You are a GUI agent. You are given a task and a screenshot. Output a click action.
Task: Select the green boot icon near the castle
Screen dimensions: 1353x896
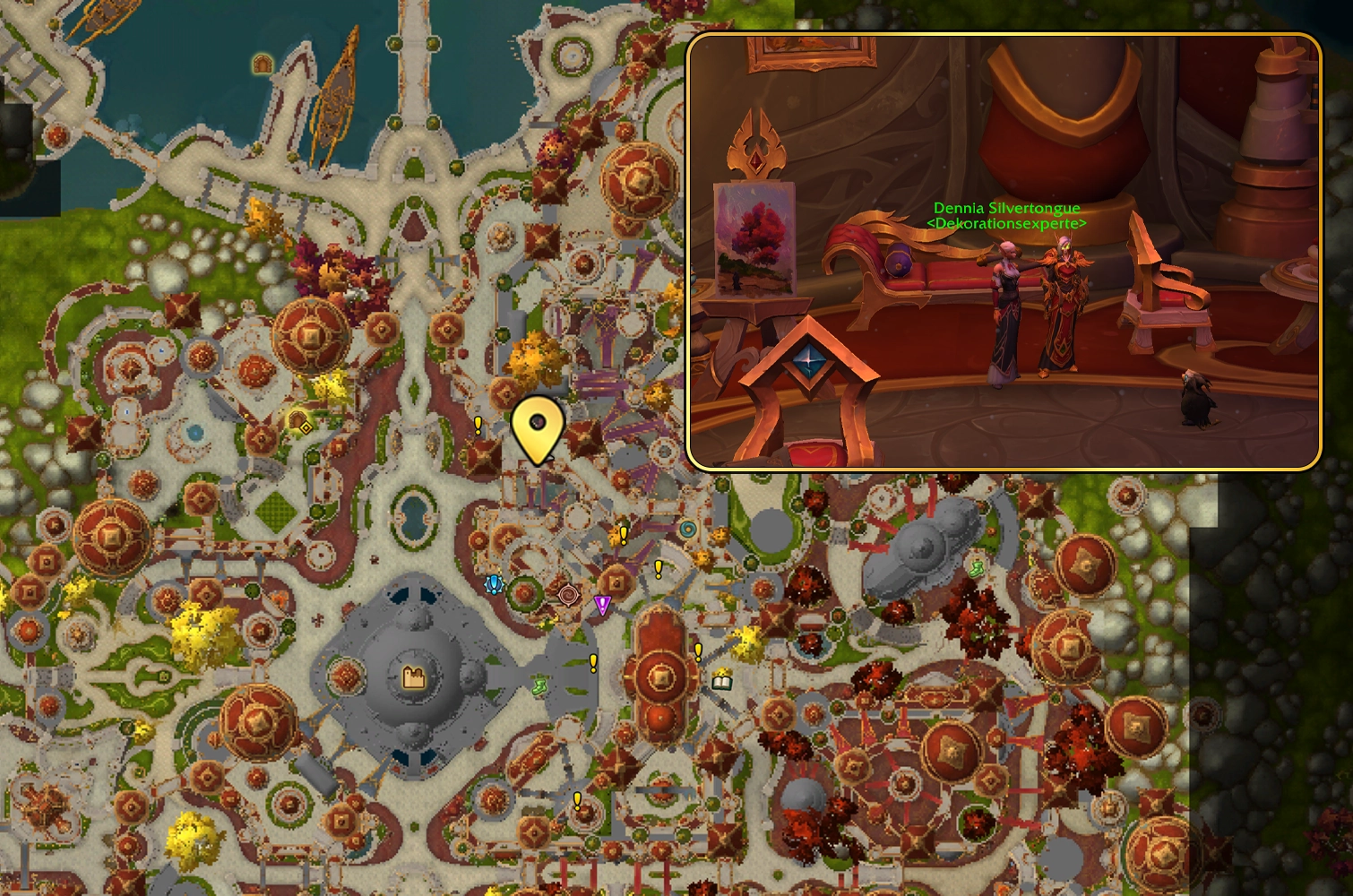[539, 686]
